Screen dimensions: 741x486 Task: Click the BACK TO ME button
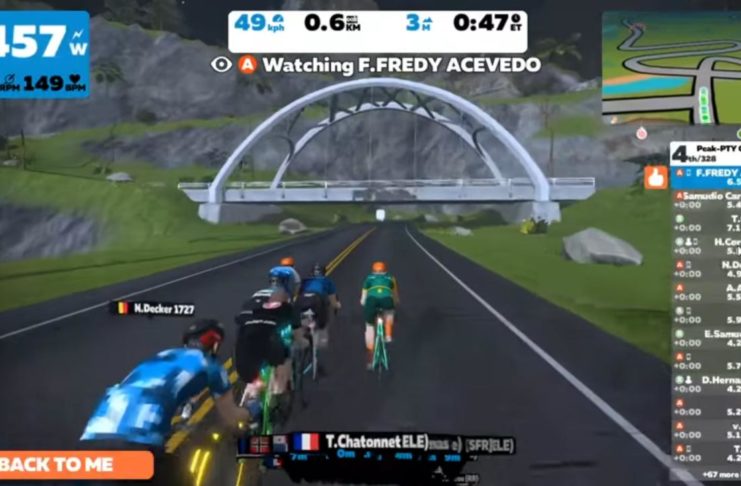[75, 465]
